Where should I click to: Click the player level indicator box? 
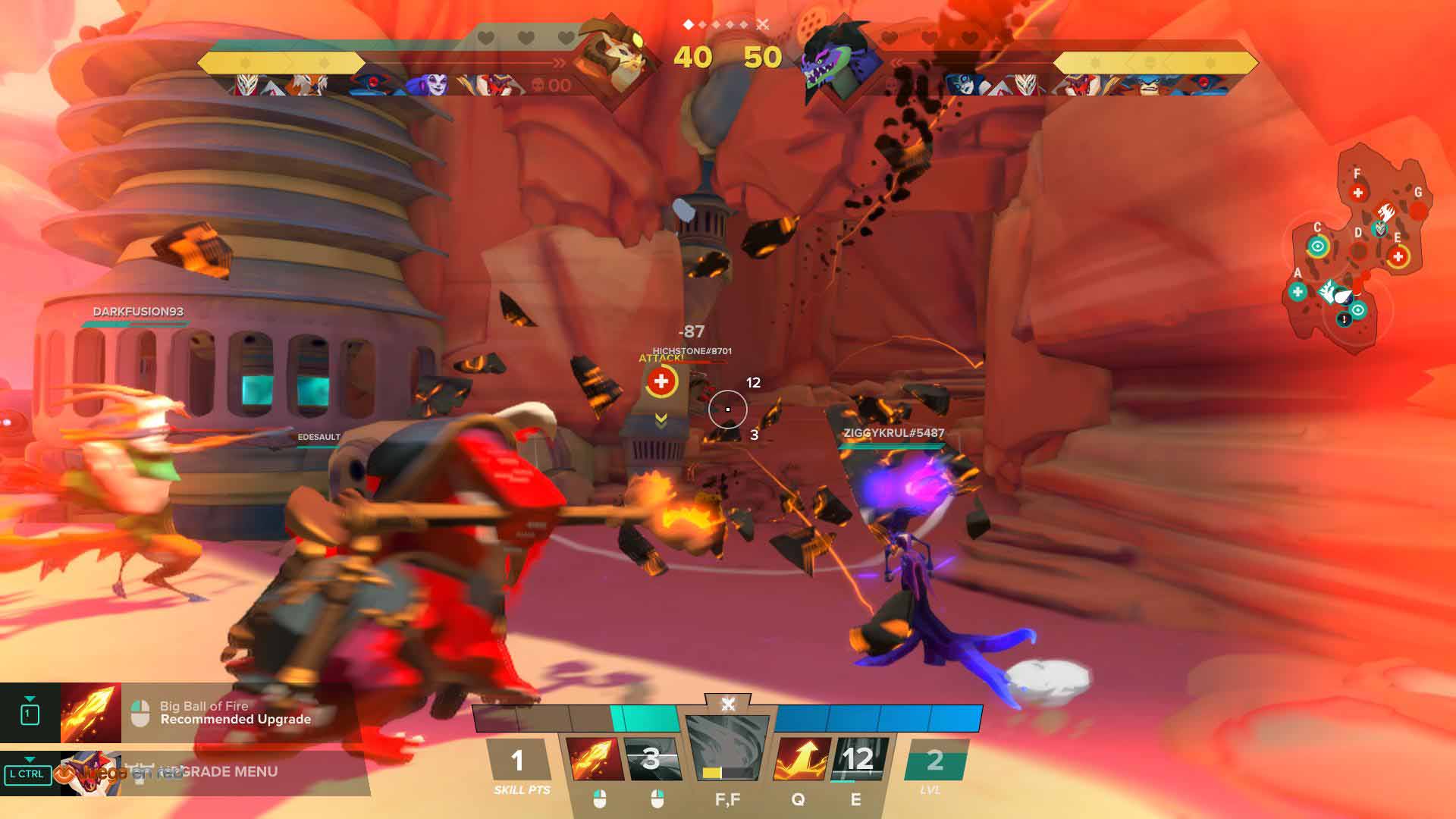pos(935,761)
